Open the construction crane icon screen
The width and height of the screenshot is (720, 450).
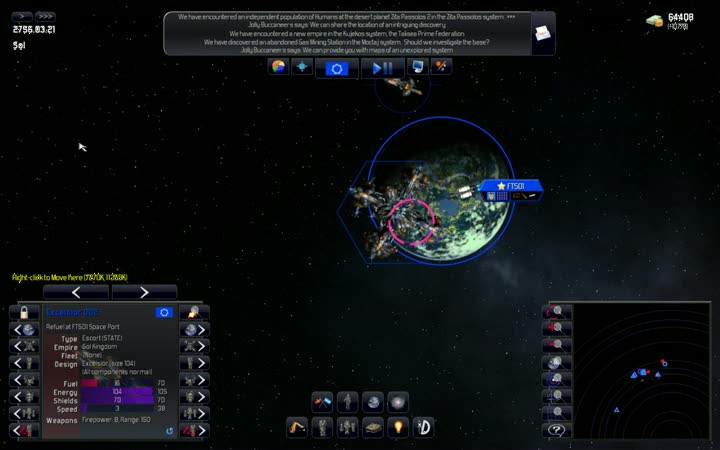click(297, 428)
